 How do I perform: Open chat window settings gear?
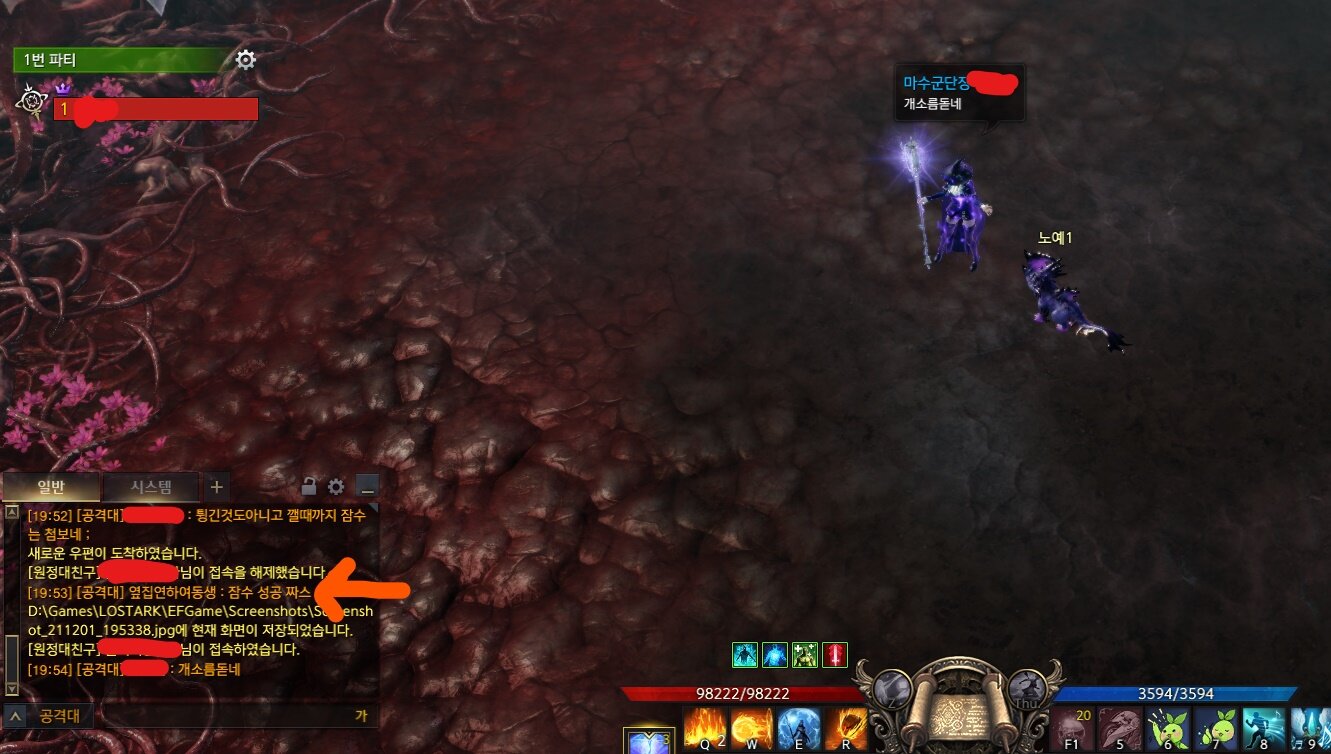pyautogui.click(x=337, y=488)
